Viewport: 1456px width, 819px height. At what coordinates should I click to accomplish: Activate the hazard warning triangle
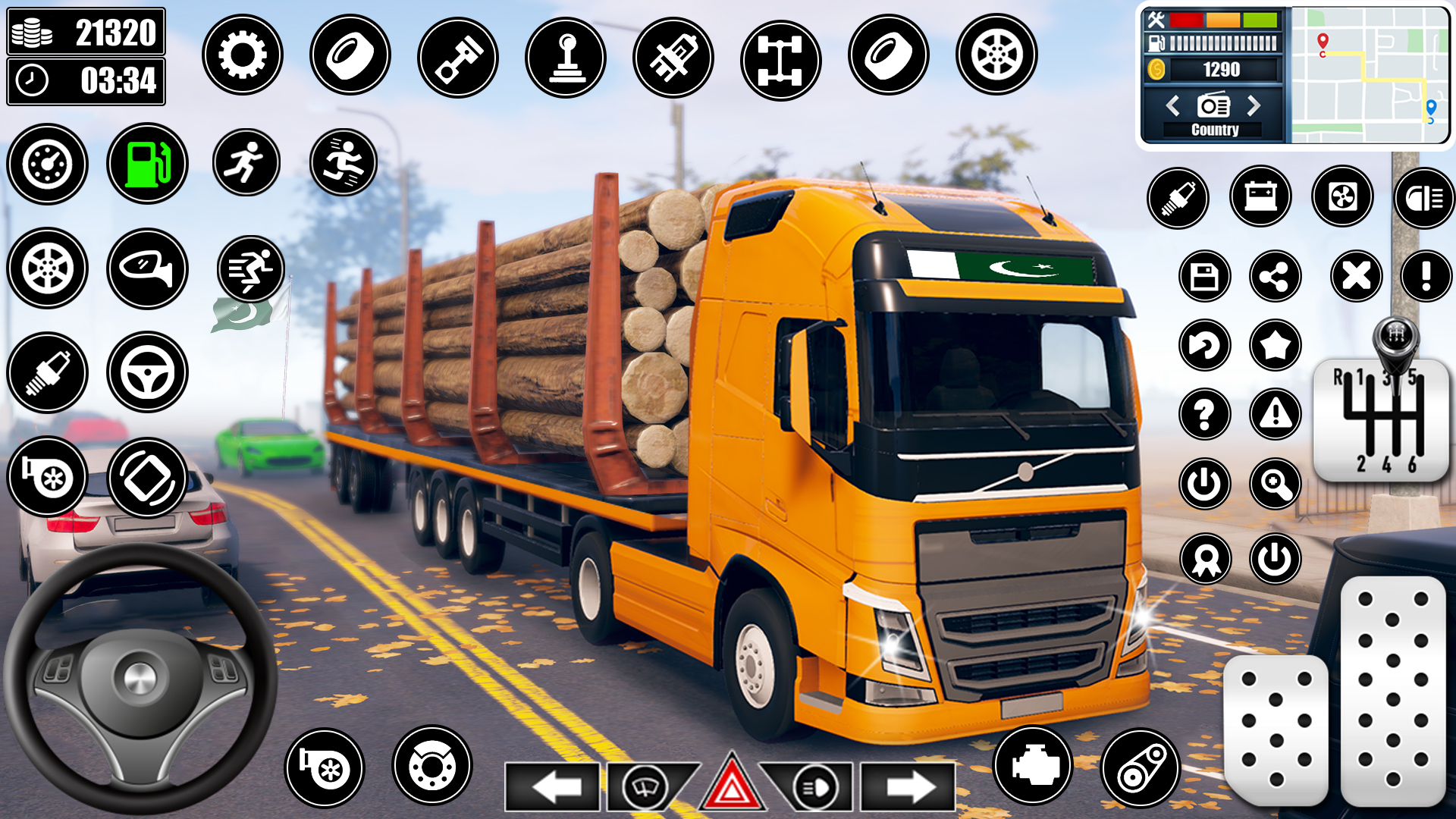730,787
